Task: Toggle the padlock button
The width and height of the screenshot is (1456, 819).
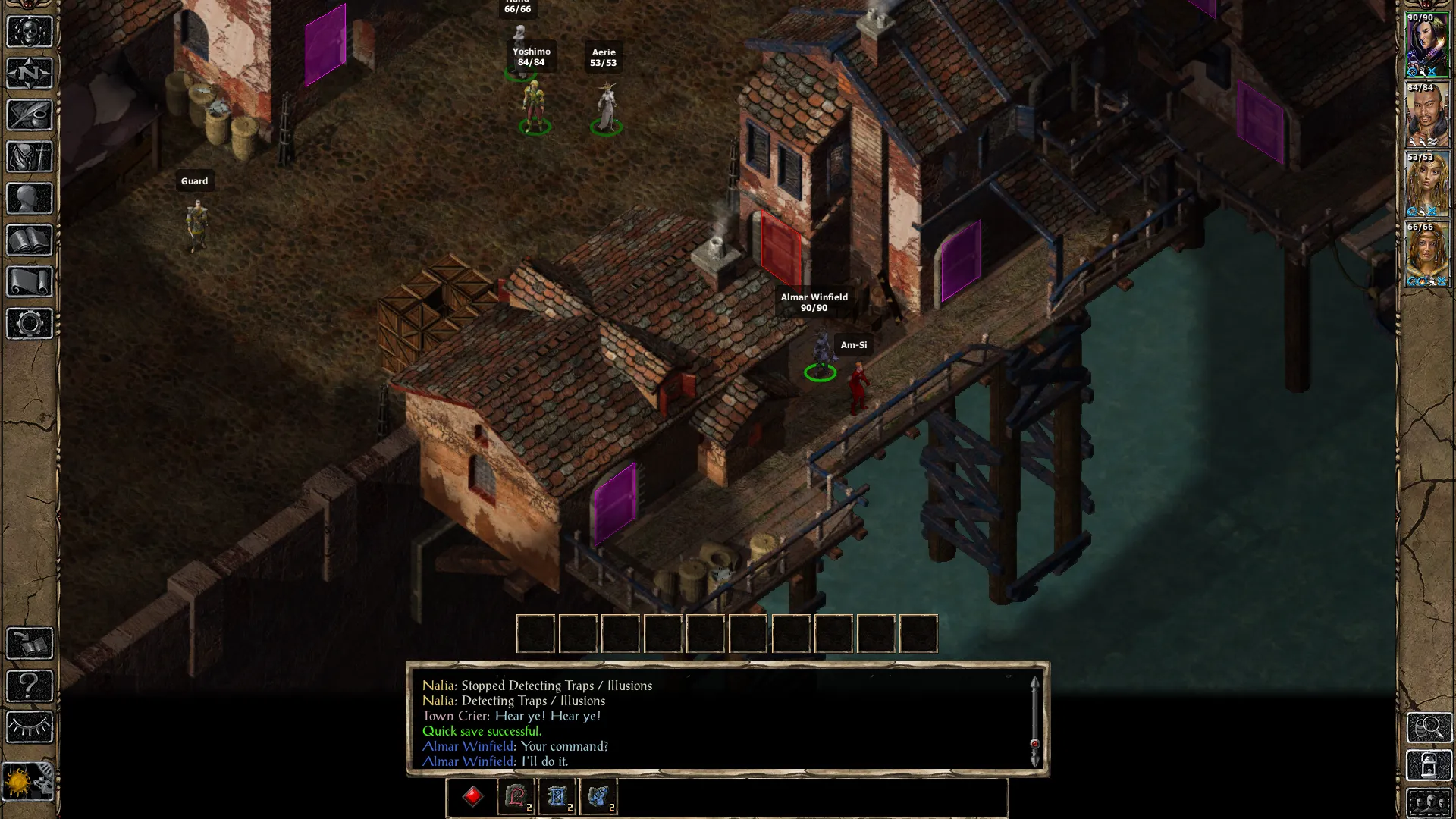Action: [1429, 765]
